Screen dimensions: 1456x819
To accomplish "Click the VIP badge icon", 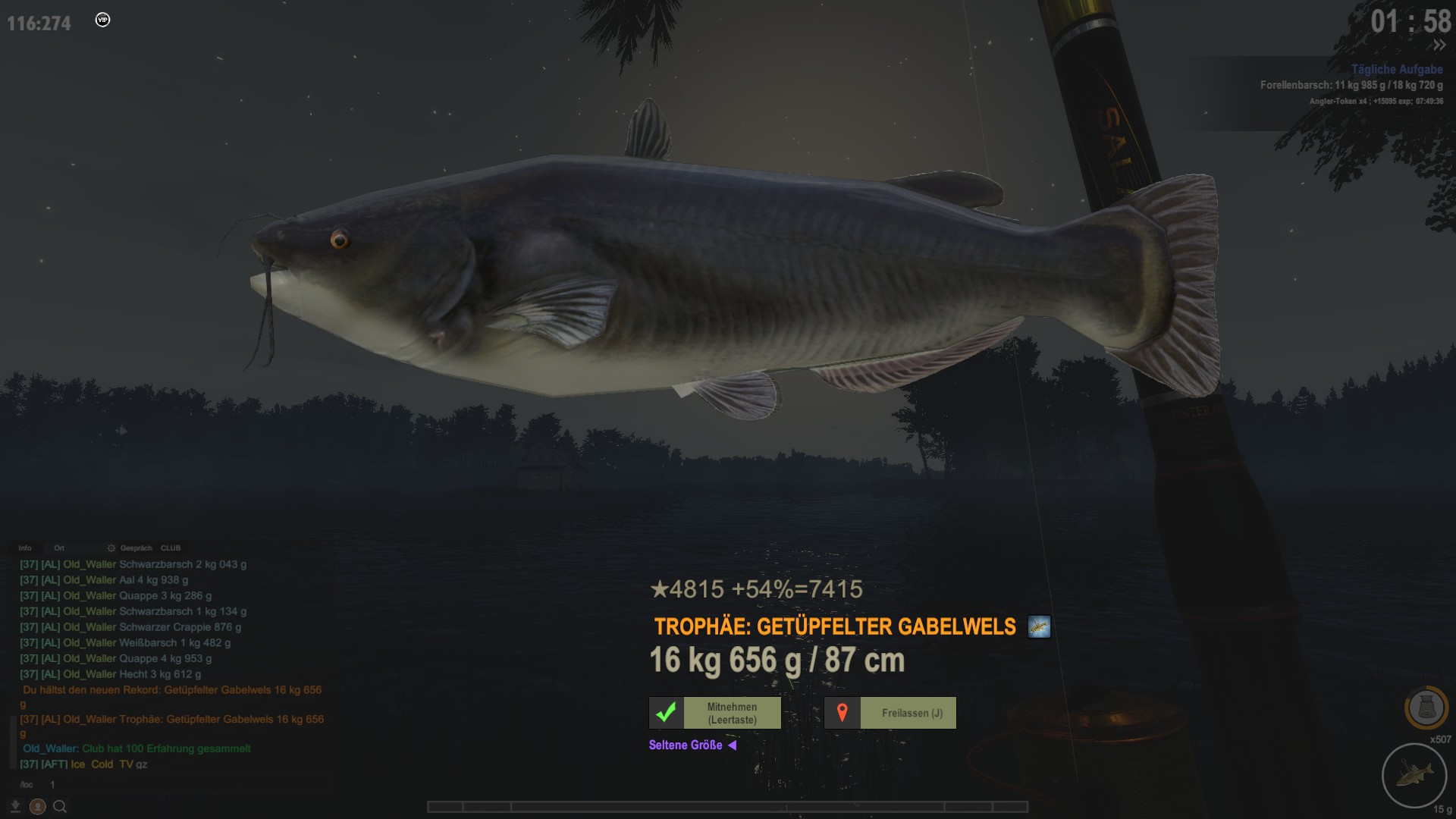I will (102, 20).
